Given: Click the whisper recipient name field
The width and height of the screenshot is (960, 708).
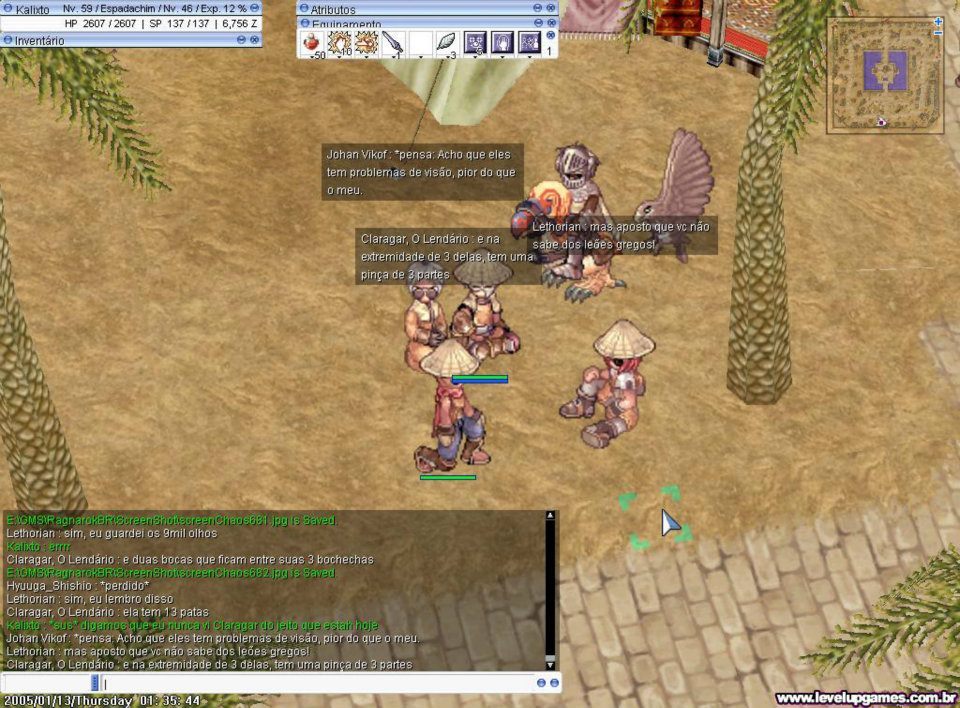Looking at the screenshot, I should point(46,683).
